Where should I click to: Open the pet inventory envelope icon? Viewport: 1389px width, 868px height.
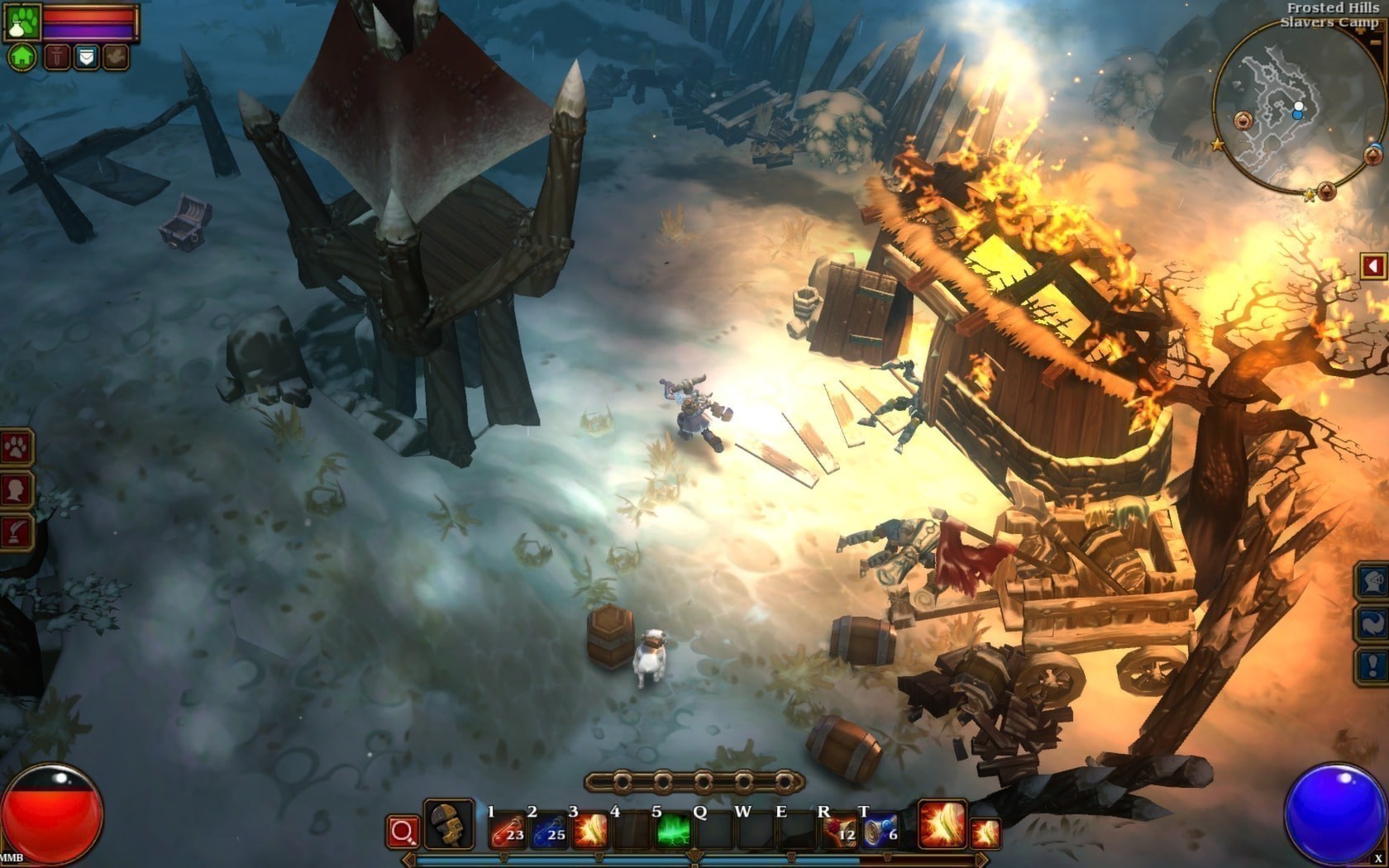coord(86,57)
